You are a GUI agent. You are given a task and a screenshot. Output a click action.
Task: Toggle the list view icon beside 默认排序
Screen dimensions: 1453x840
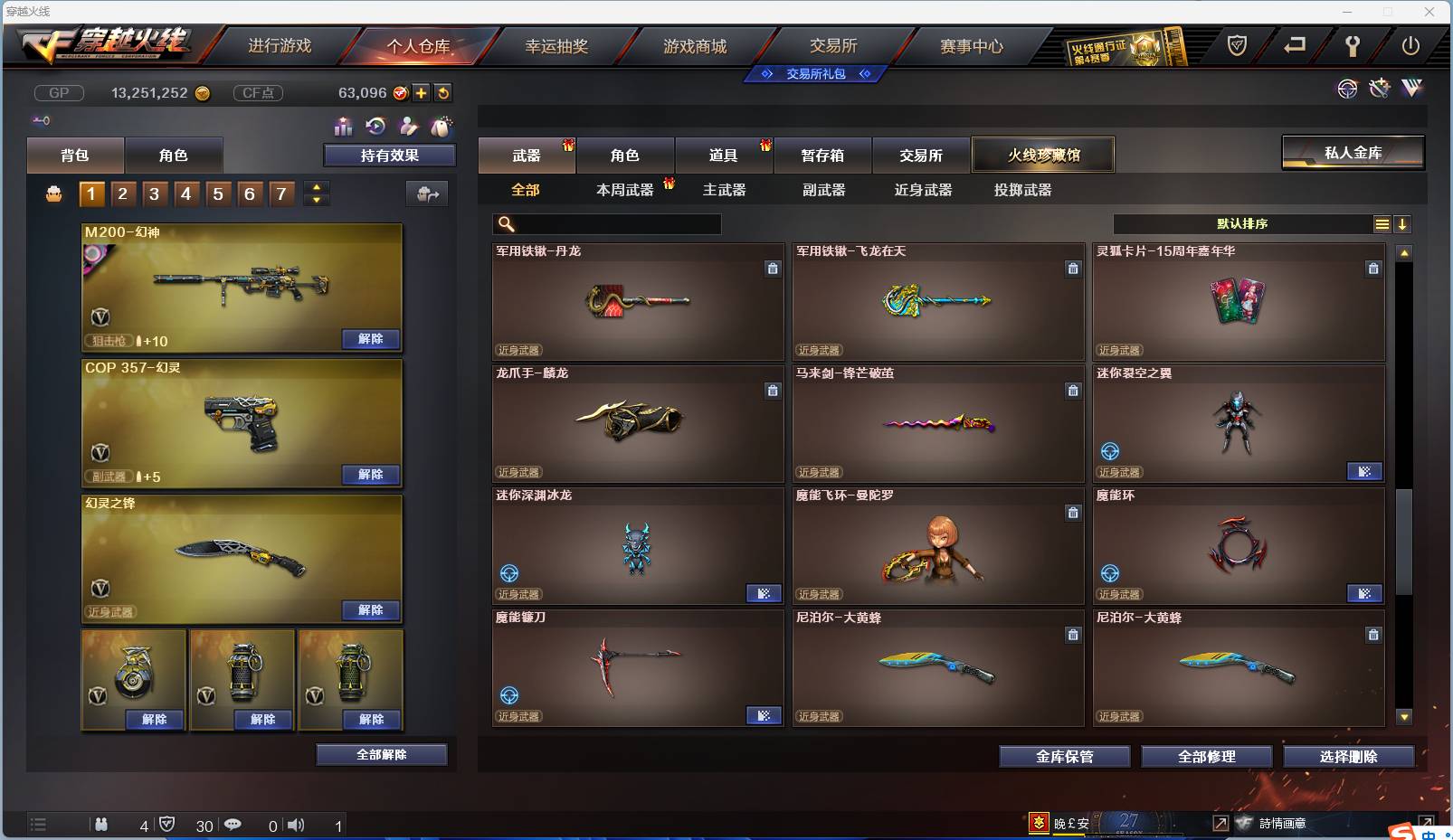(x=1382, y=223)
